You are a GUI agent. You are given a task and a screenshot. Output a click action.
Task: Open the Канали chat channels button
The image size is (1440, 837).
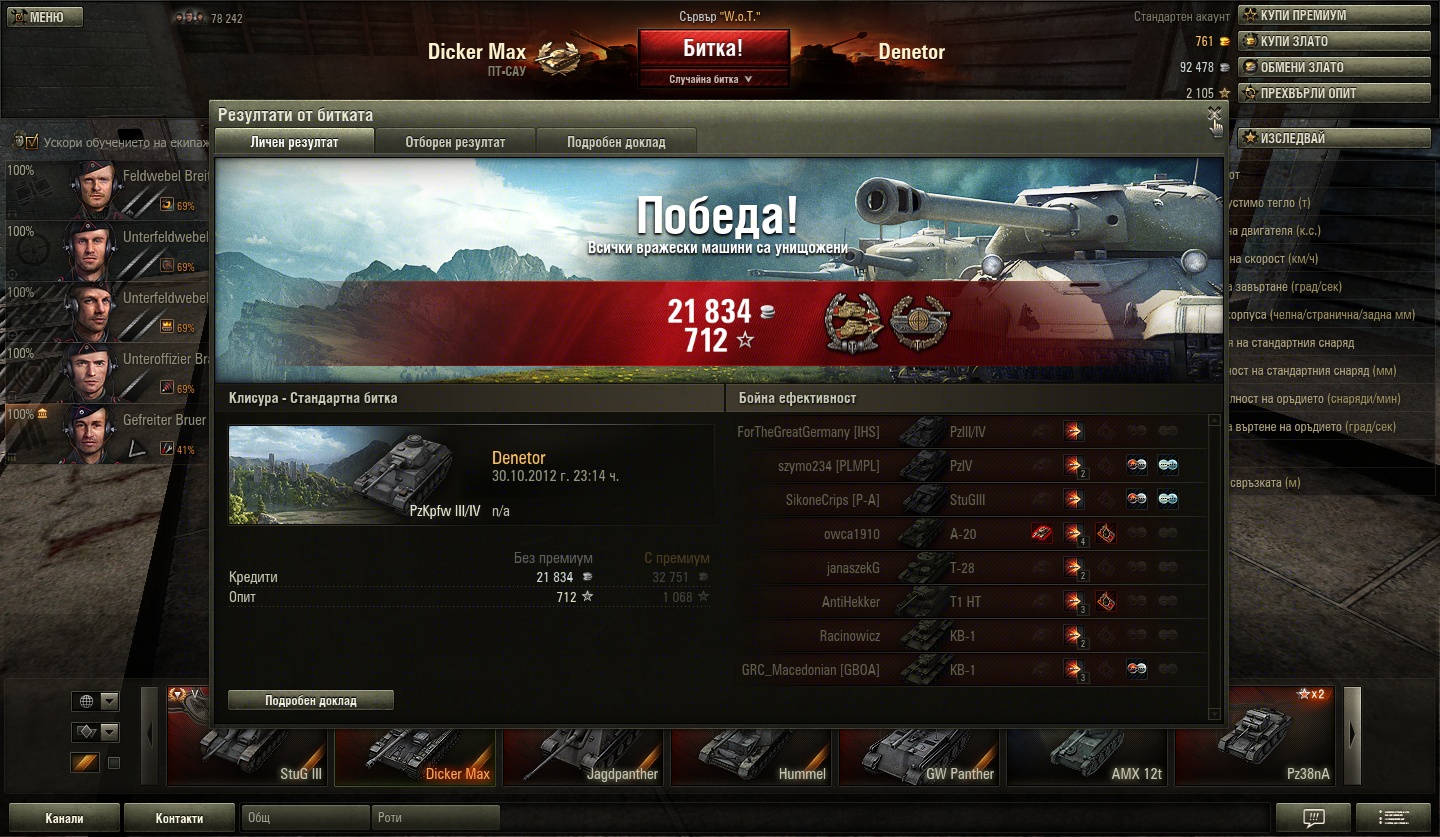[x=64, y=818]
